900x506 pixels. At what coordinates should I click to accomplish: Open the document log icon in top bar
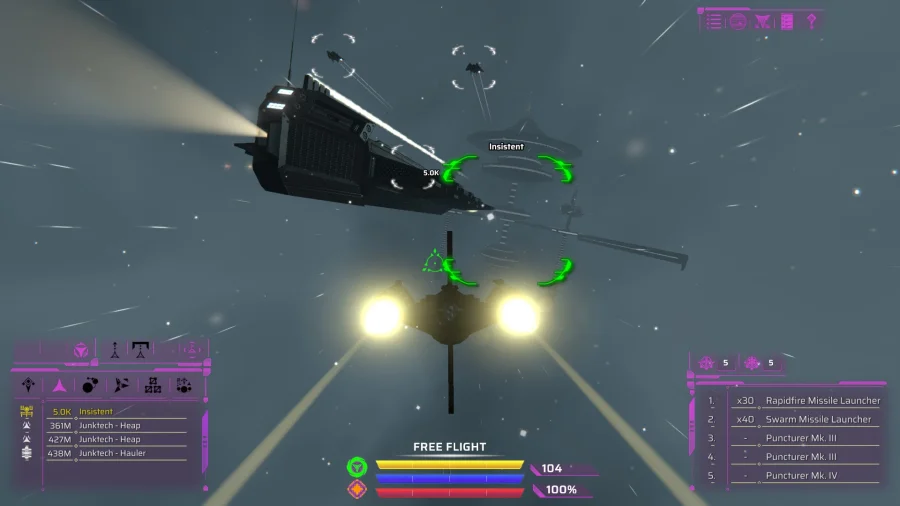tap(787, 21)
